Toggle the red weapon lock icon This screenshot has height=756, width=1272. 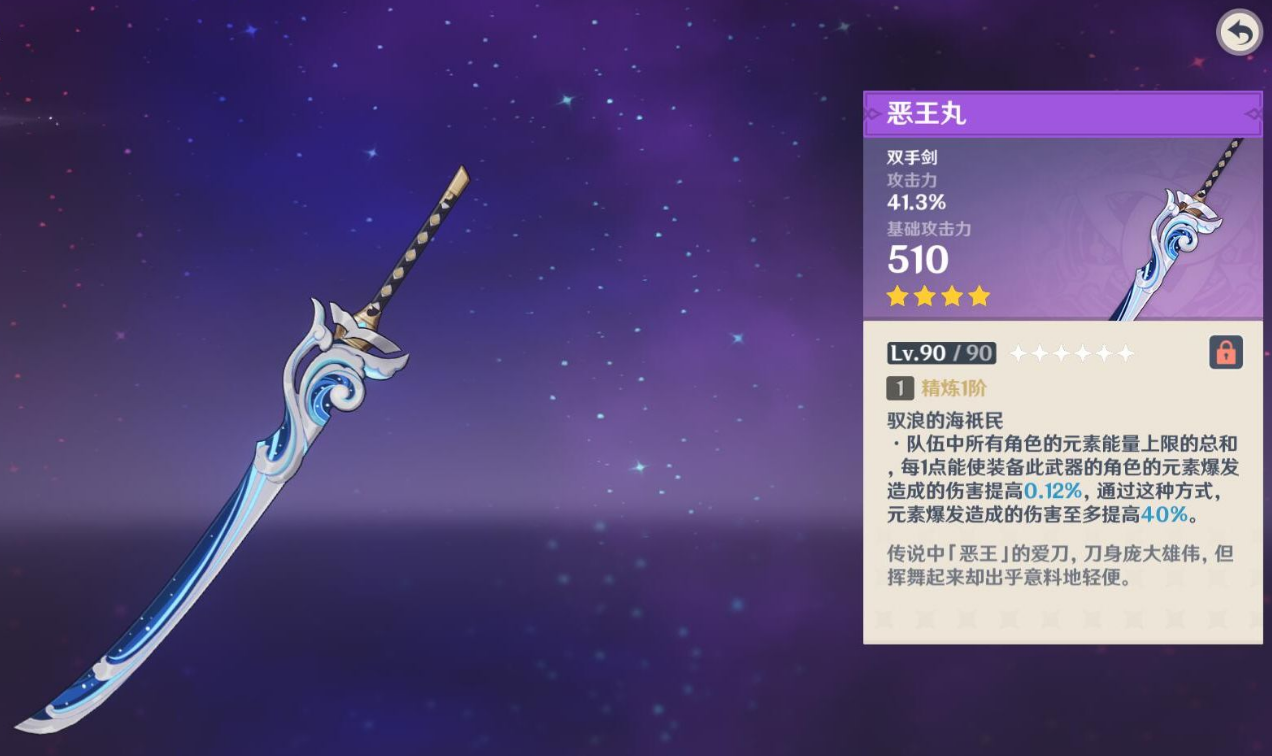click(x=1225, y=352)
